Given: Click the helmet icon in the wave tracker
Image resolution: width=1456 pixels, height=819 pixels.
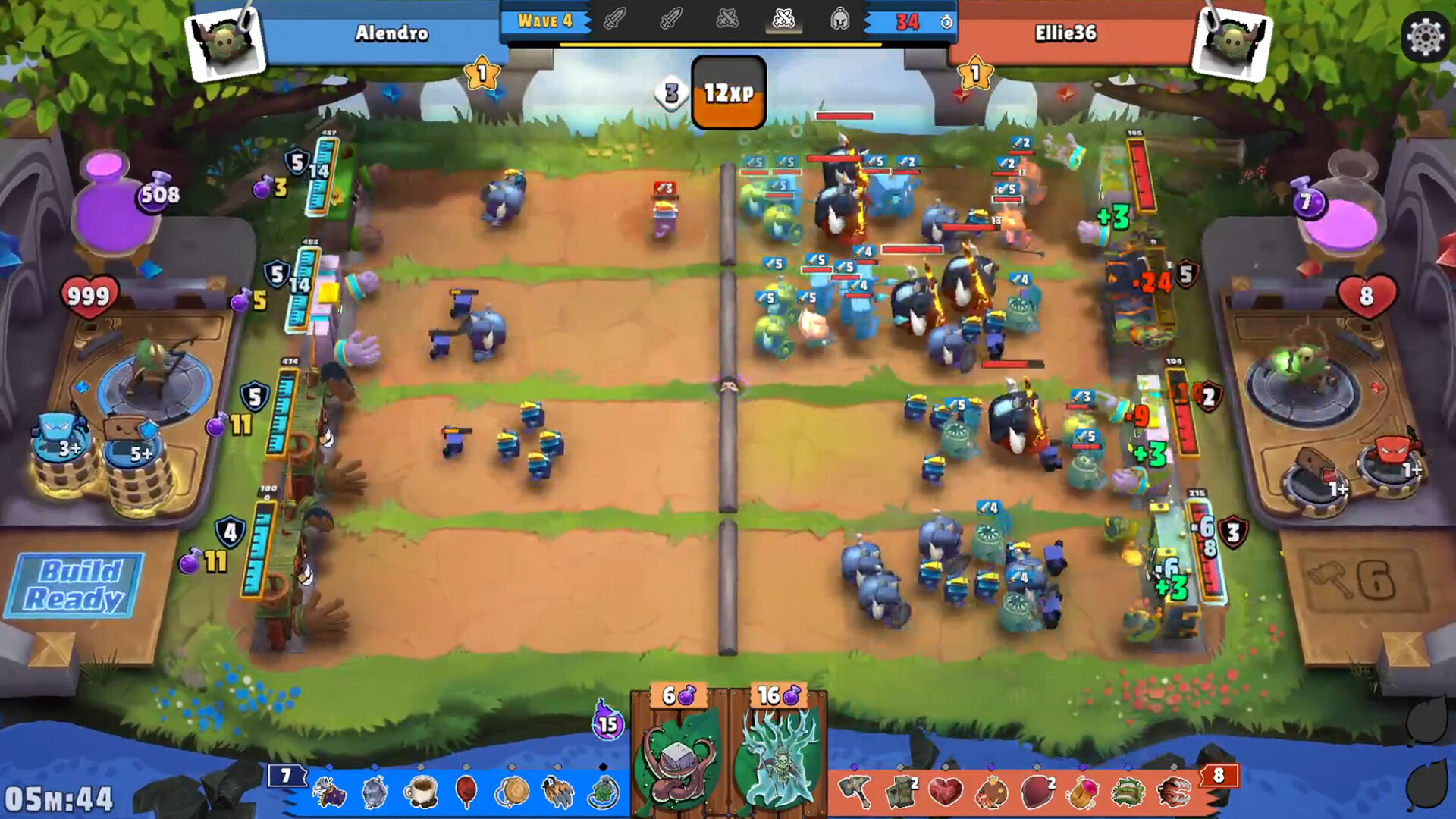Looking at the screenshot, I should pyautogui.click(x=842, y=20).
